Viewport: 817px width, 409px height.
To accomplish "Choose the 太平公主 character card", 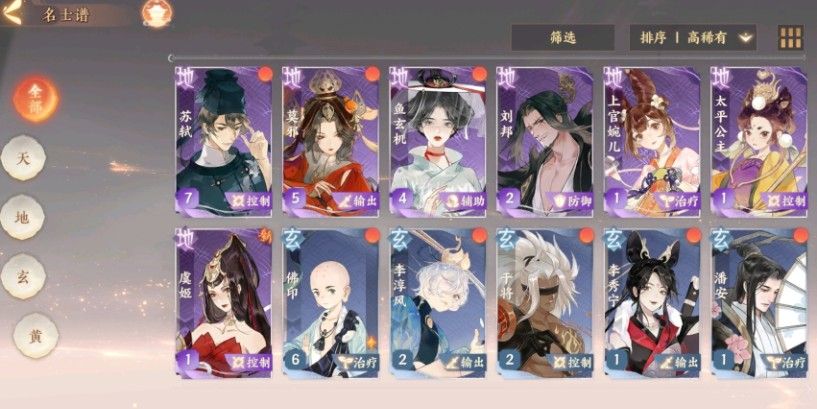I will (759, 140).
